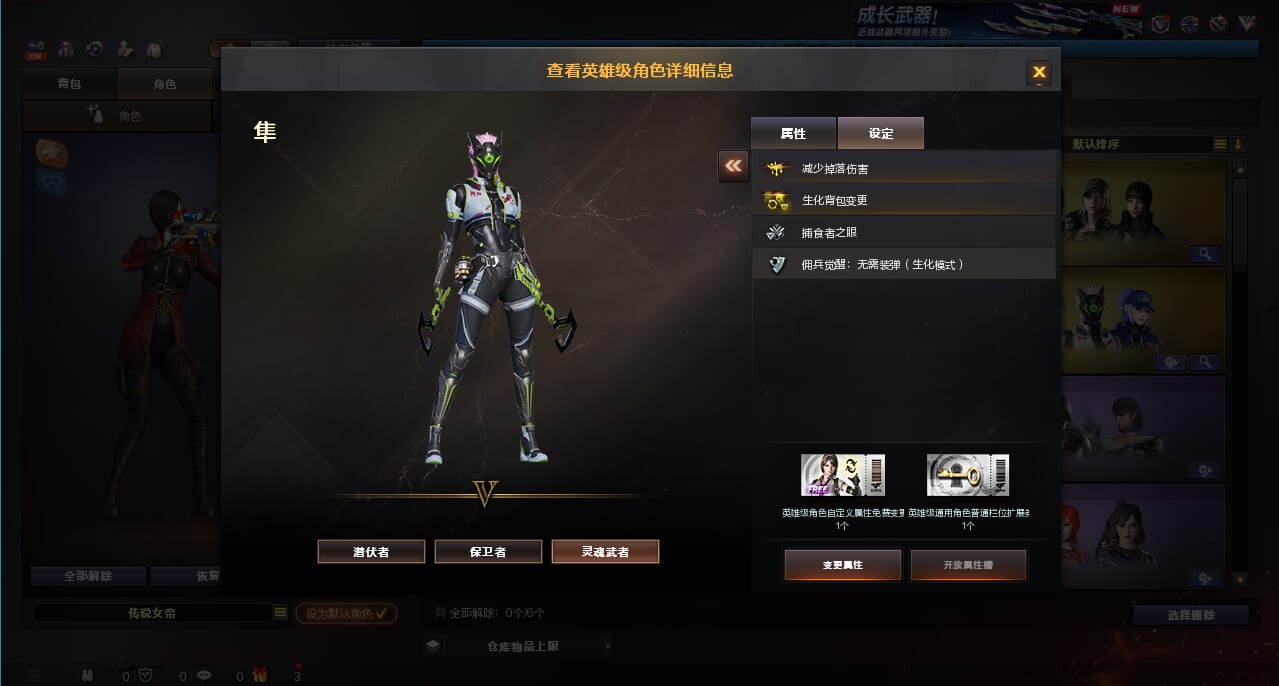The height and width of the screenshot is (686, 1279).
Task: Click the 选择删除 button
Action: pos(1190,615)
